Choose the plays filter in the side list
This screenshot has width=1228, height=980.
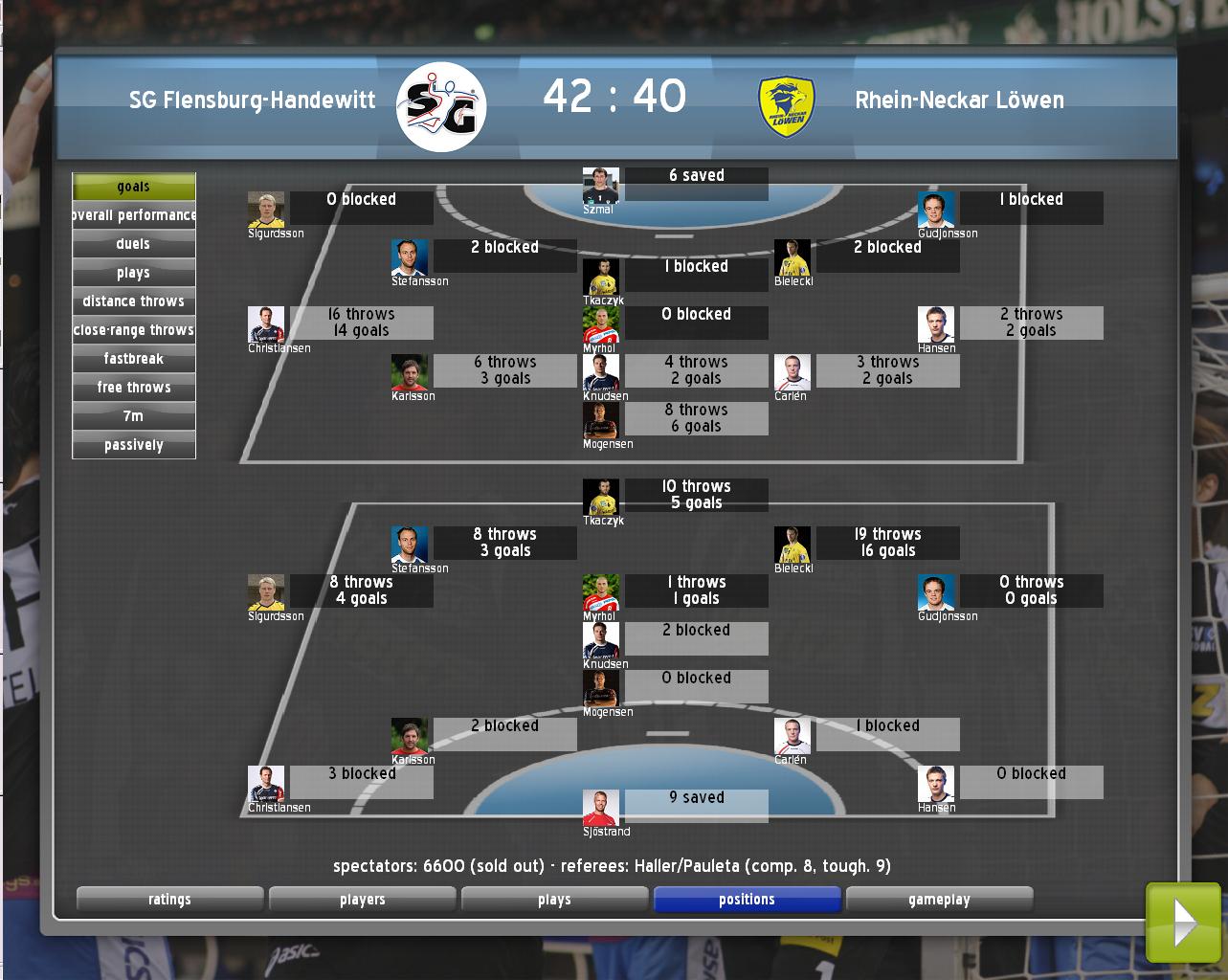[134, 273]
